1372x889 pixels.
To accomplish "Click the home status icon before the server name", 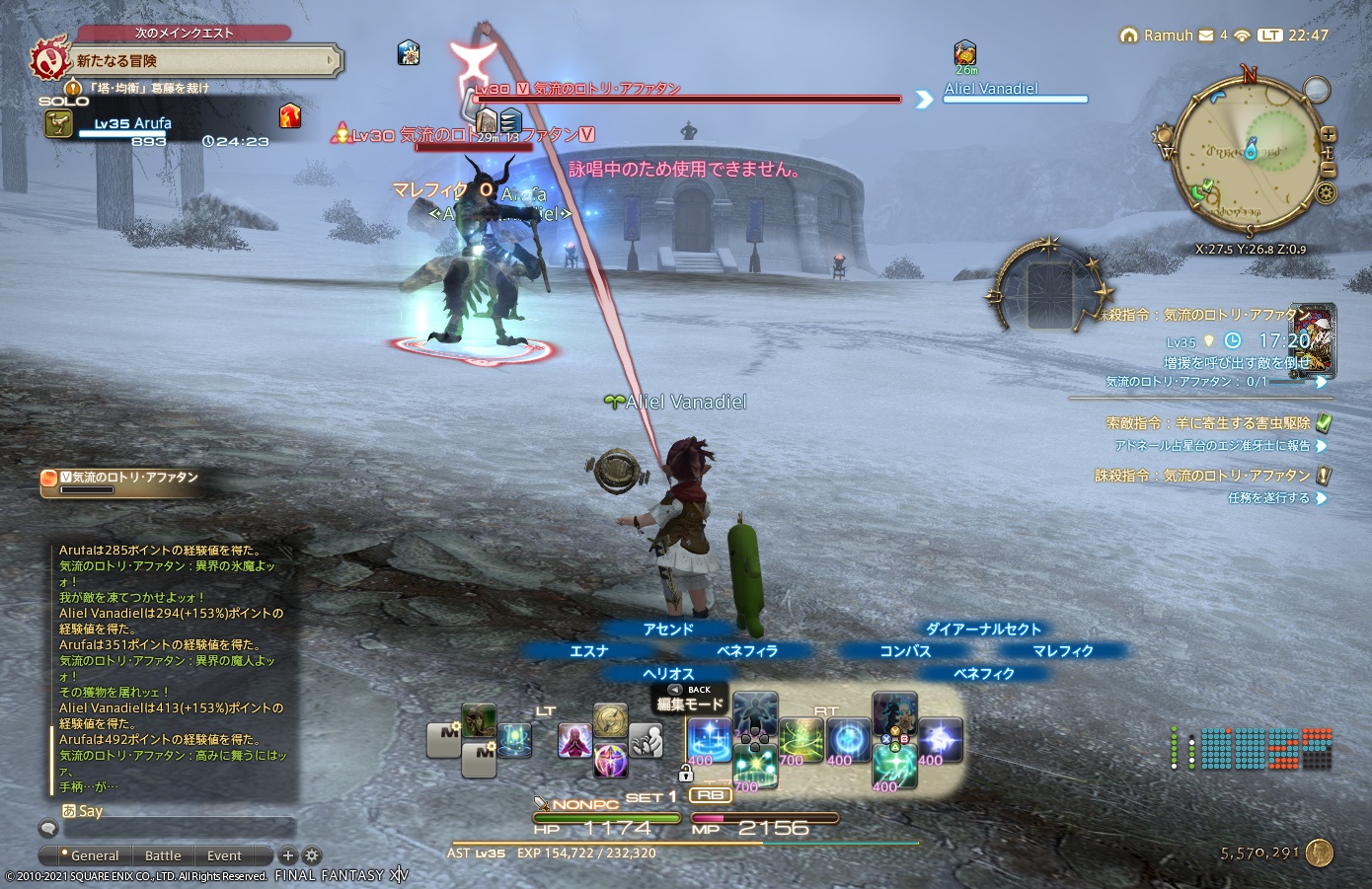I will [x=1128, y=35].
